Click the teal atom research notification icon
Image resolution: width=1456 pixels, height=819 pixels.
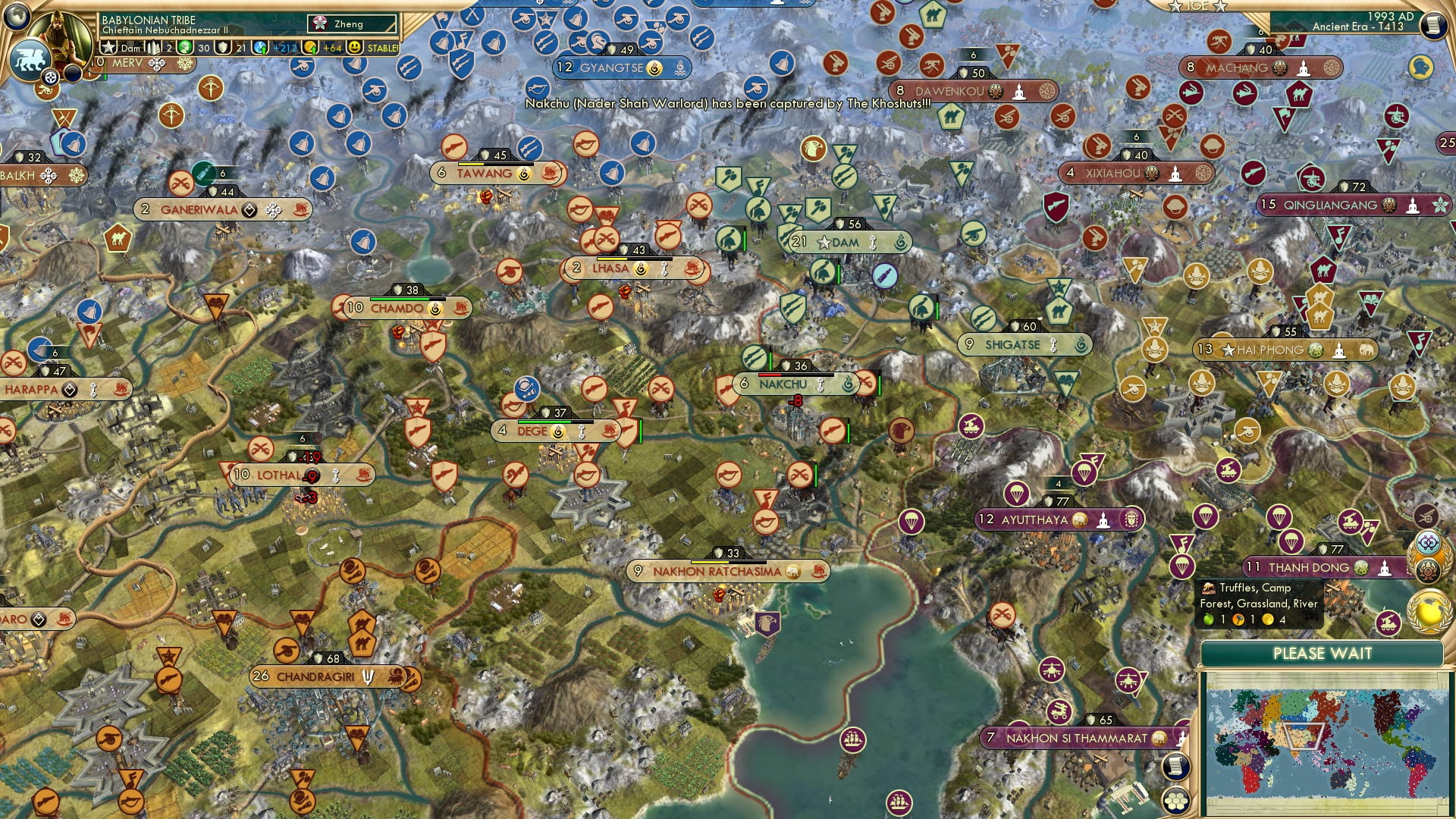pyautogui.click(x=1427, y=541)
